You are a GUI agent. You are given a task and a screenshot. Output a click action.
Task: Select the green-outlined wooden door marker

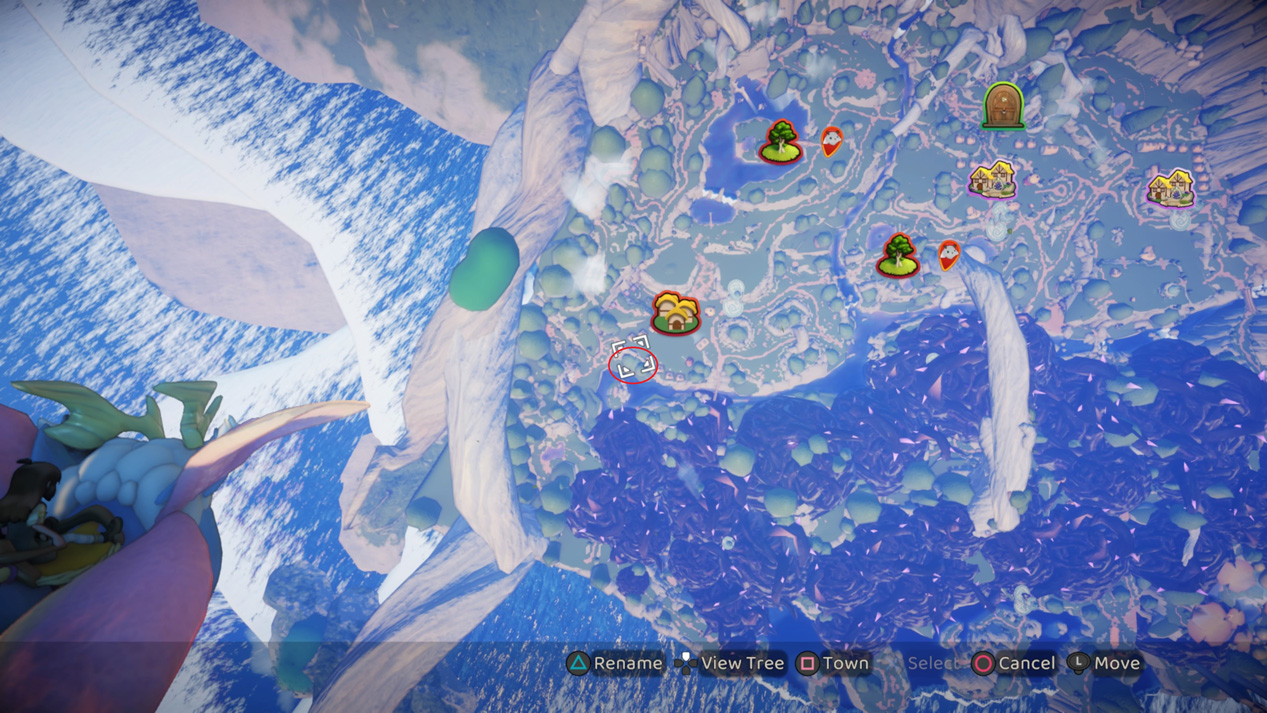click(x=1003, y=106)
